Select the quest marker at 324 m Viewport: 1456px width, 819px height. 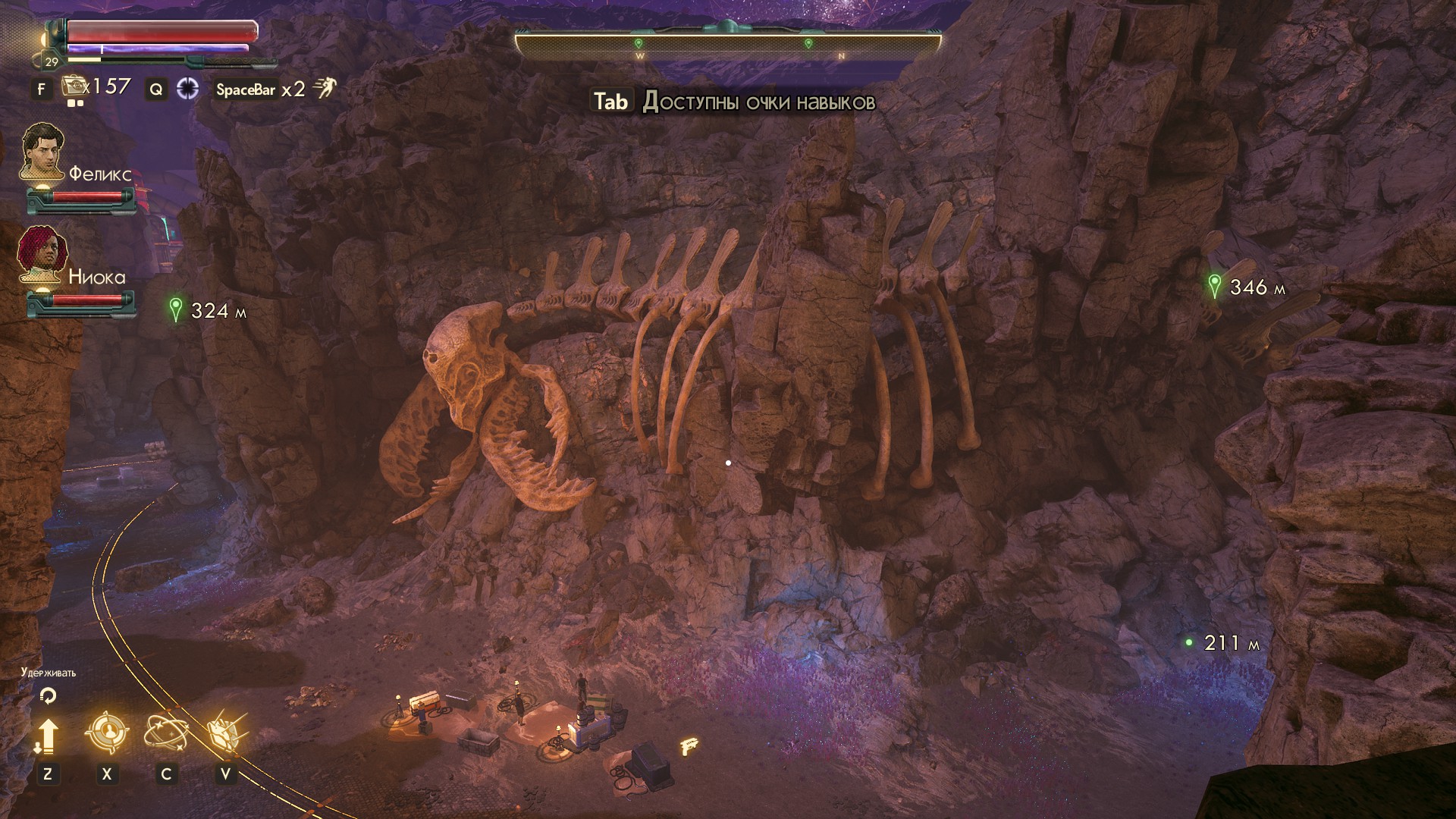click(177, 309)
